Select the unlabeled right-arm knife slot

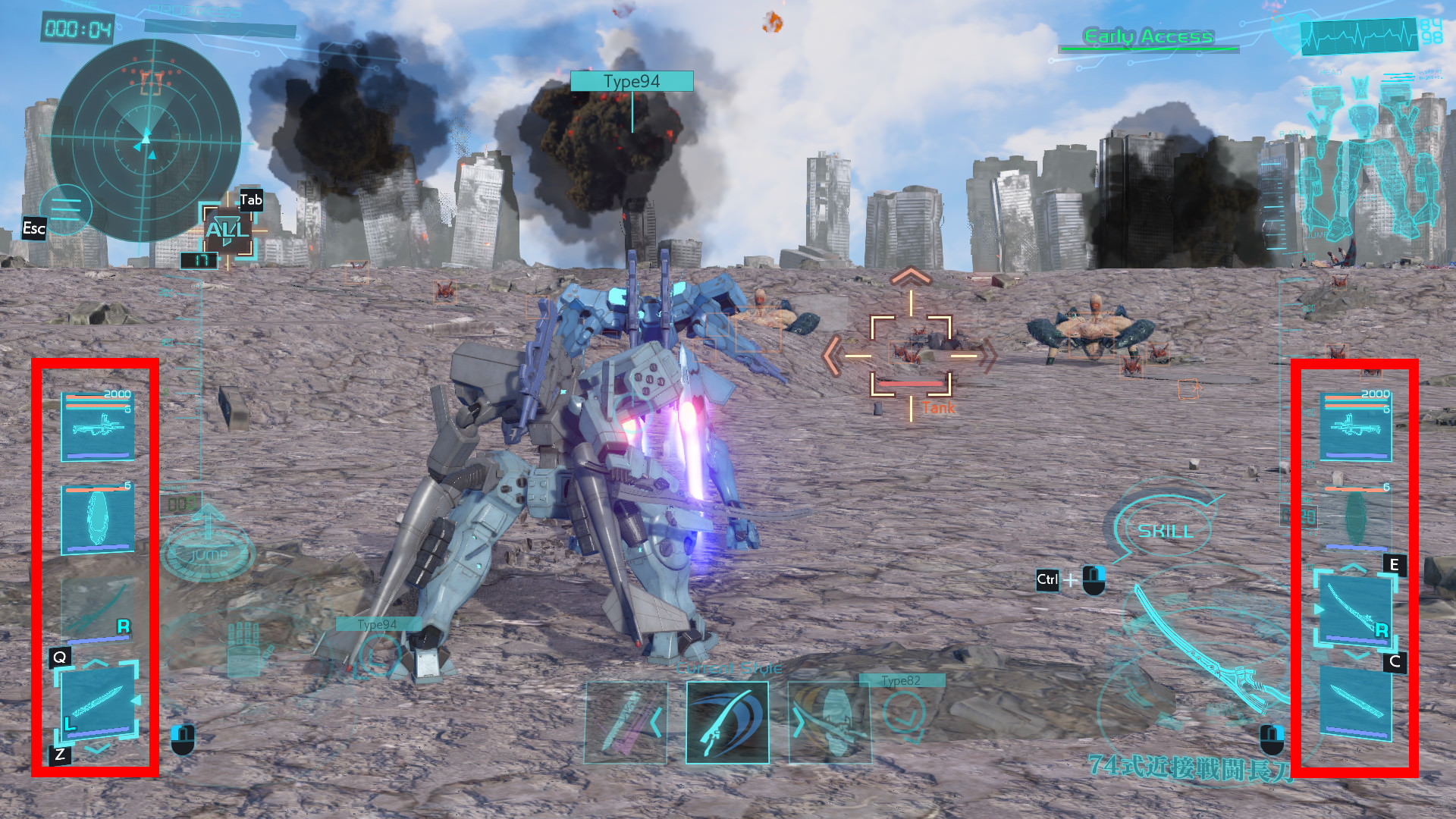tap(1356, 702)
